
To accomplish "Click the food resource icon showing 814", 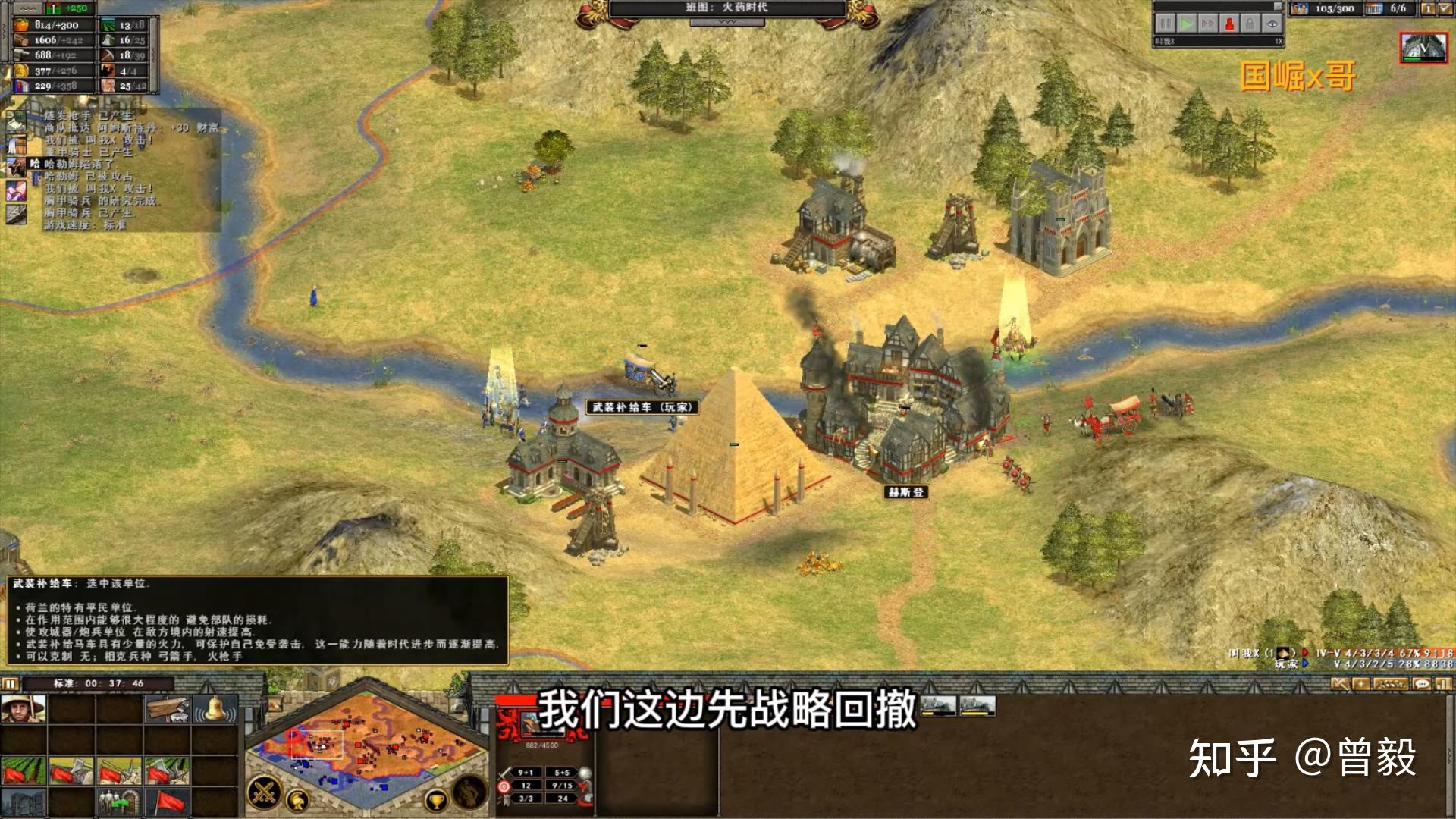I will pos(21,25).
